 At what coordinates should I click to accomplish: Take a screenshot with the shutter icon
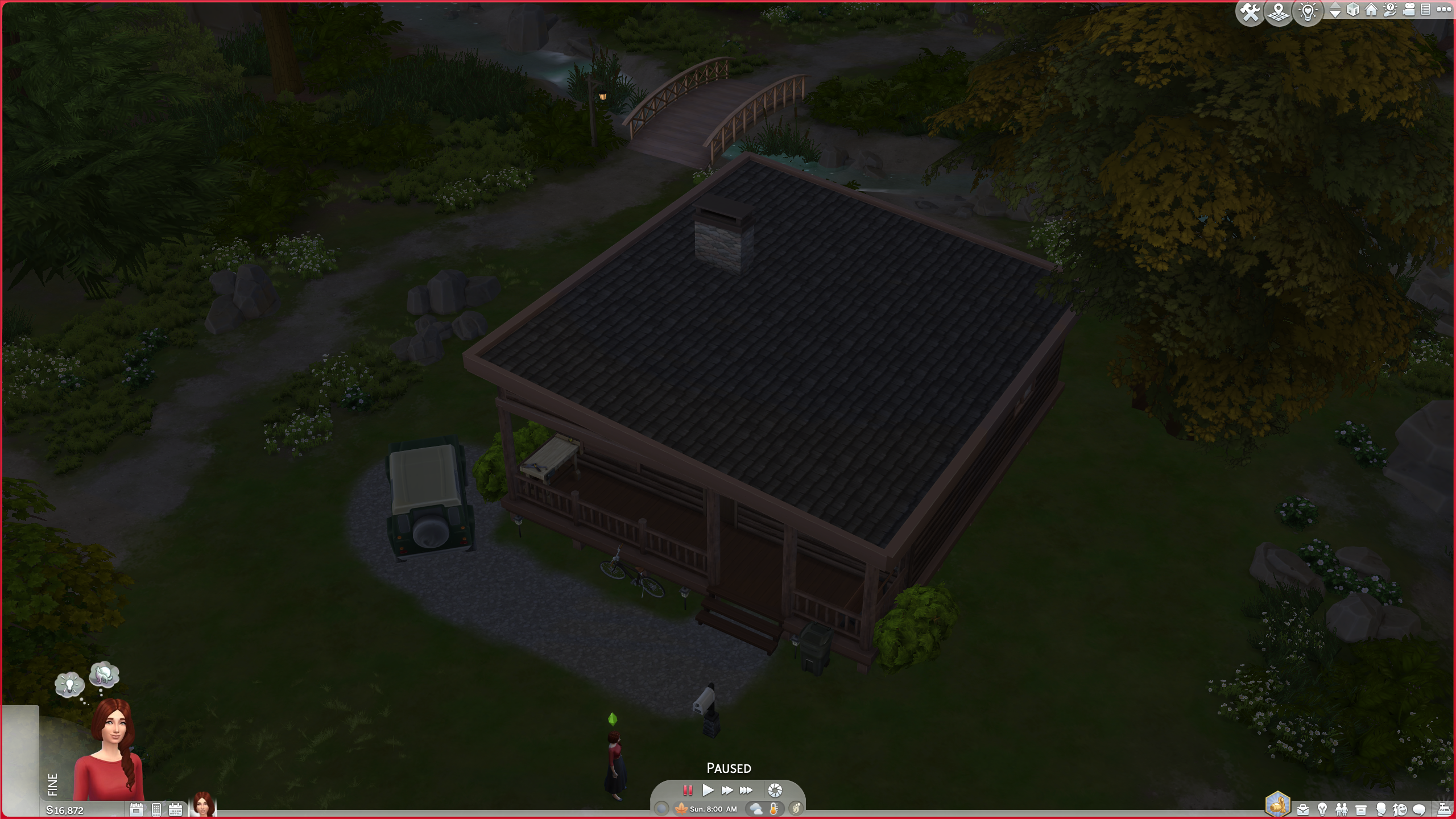(x=776, y=790)
